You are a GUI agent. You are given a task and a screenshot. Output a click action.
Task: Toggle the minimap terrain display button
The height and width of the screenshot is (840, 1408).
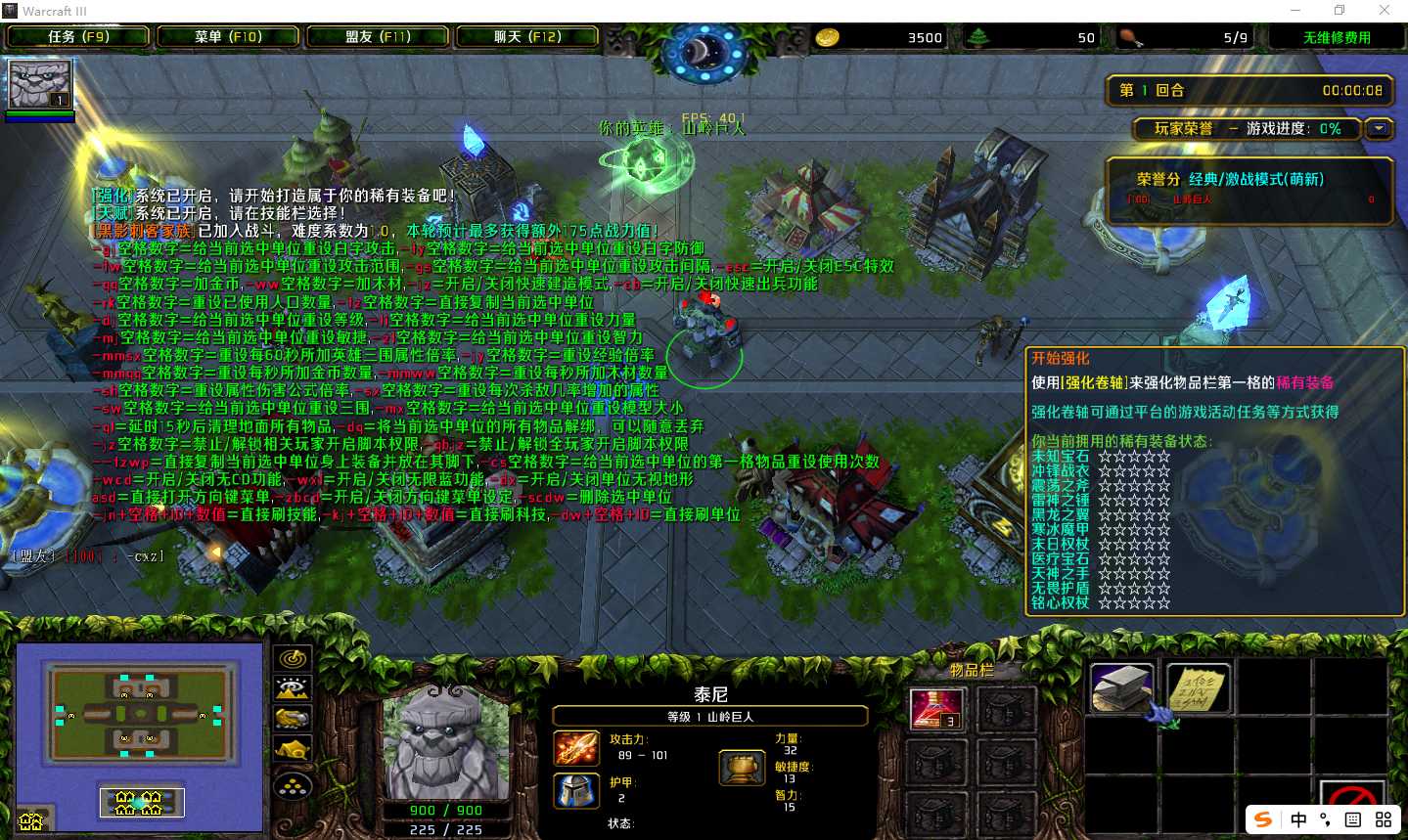(293, 689)
